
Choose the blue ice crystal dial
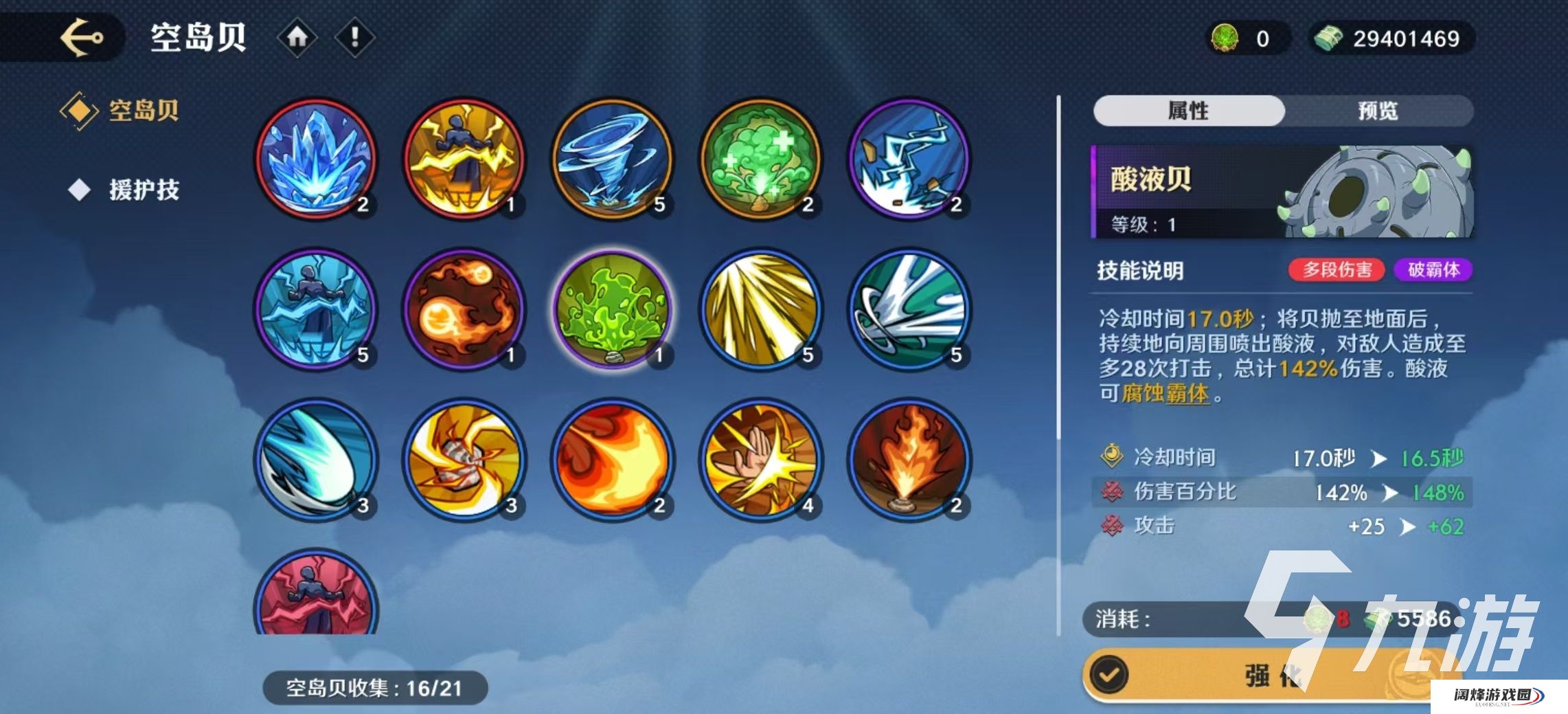point(316,159)
